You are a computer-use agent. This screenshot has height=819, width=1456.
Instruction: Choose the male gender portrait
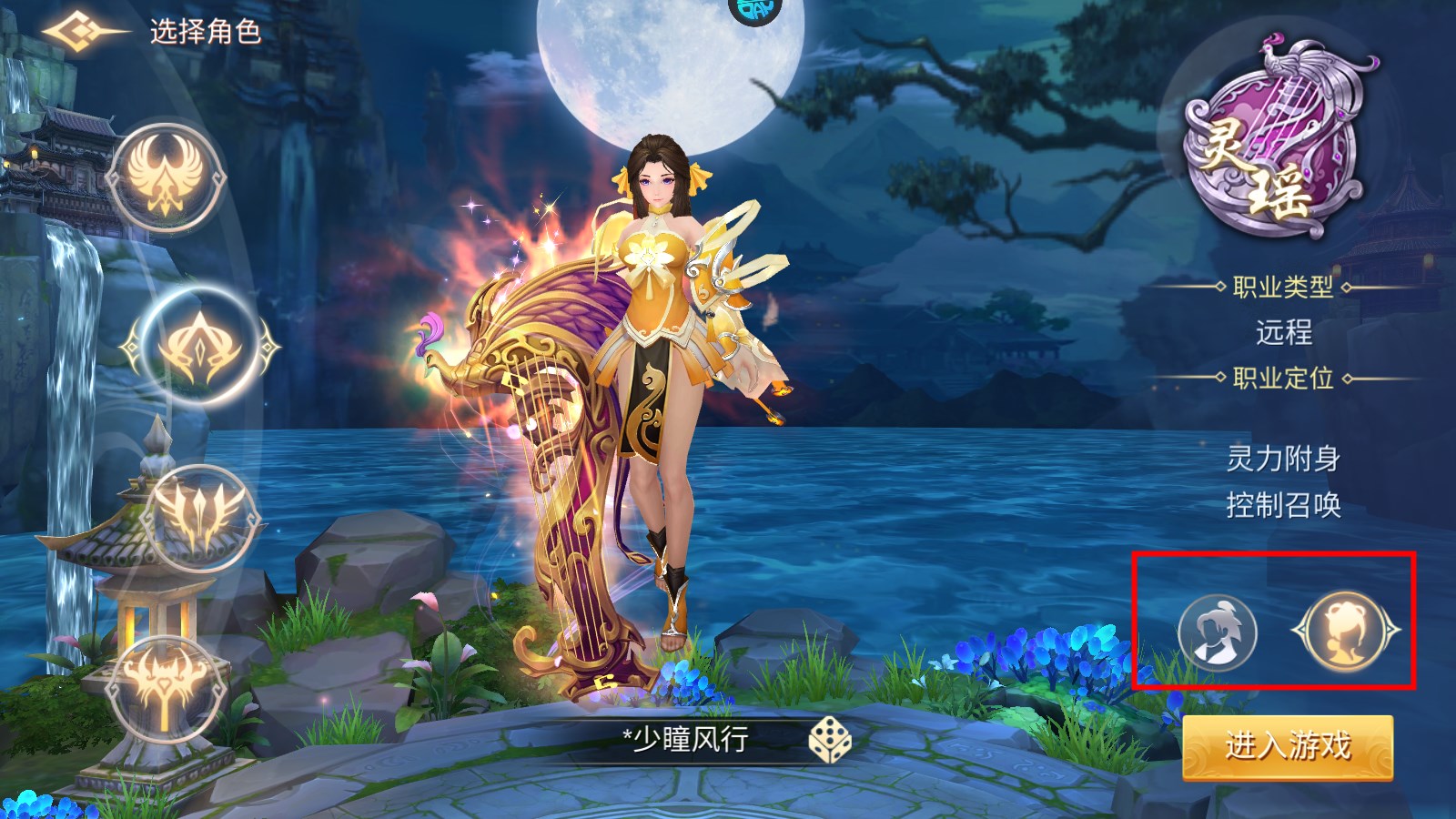[1217, 632]
